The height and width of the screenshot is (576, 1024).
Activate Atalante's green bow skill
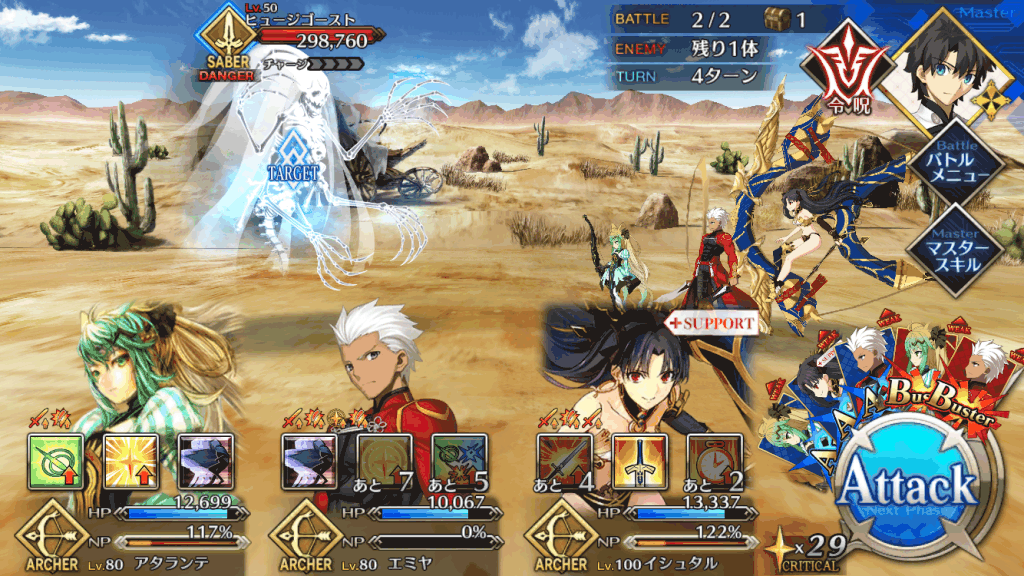coord(52,461)
